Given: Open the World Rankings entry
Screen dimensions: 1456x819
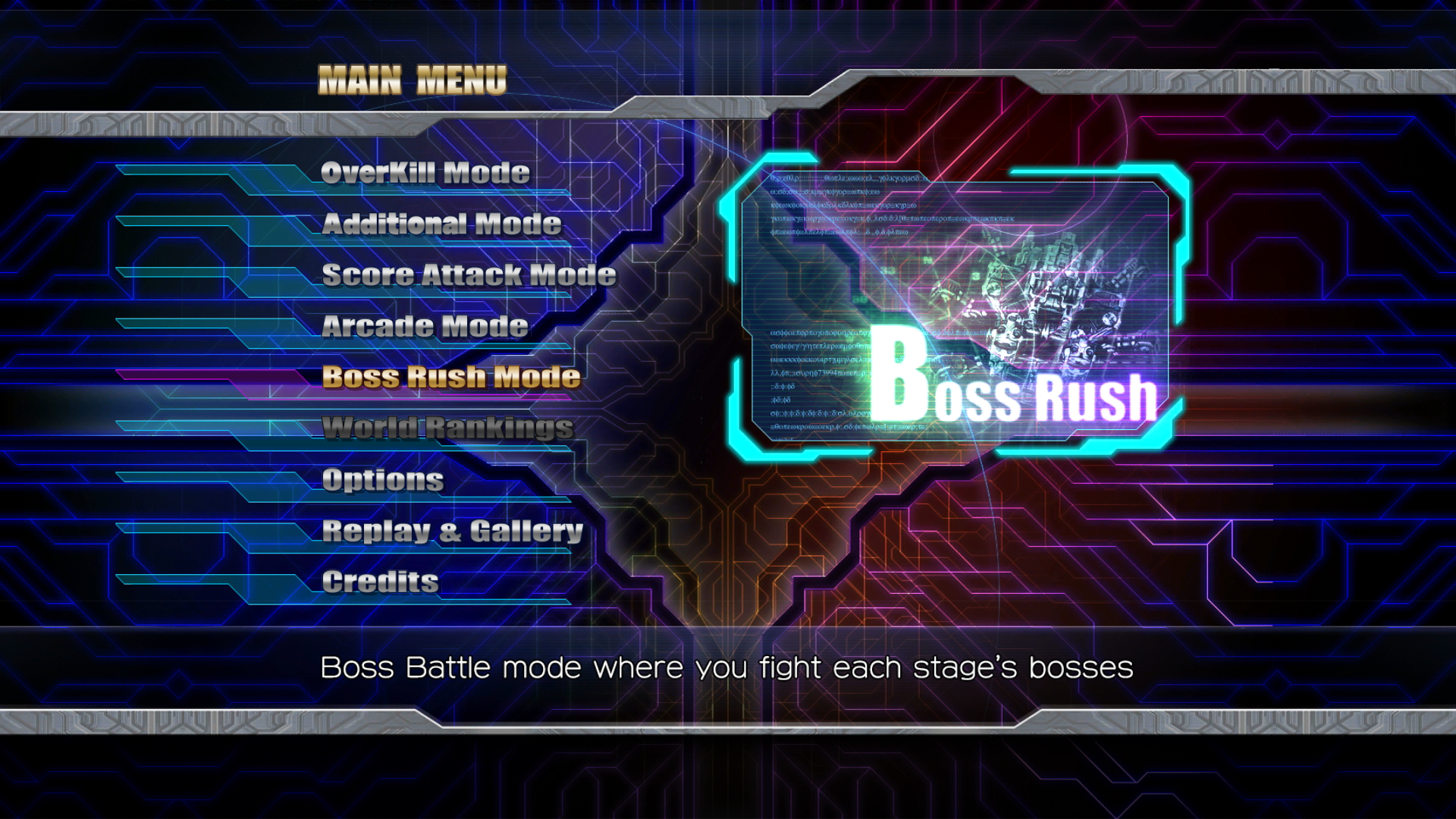Looking at the screenshot, I should coord(447,428).
